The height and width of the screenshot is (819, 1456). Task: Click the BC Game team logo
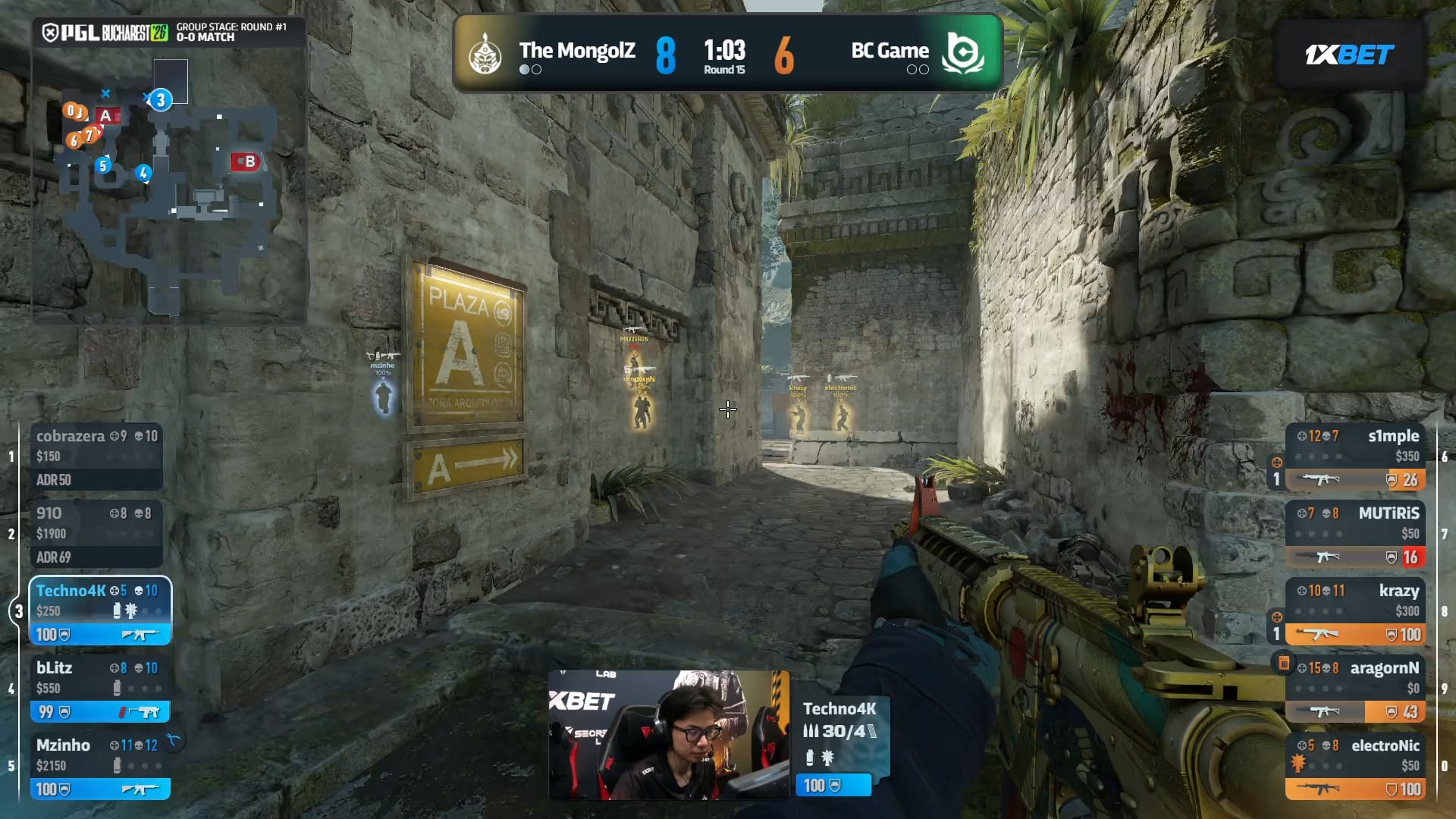coord(962,54)
